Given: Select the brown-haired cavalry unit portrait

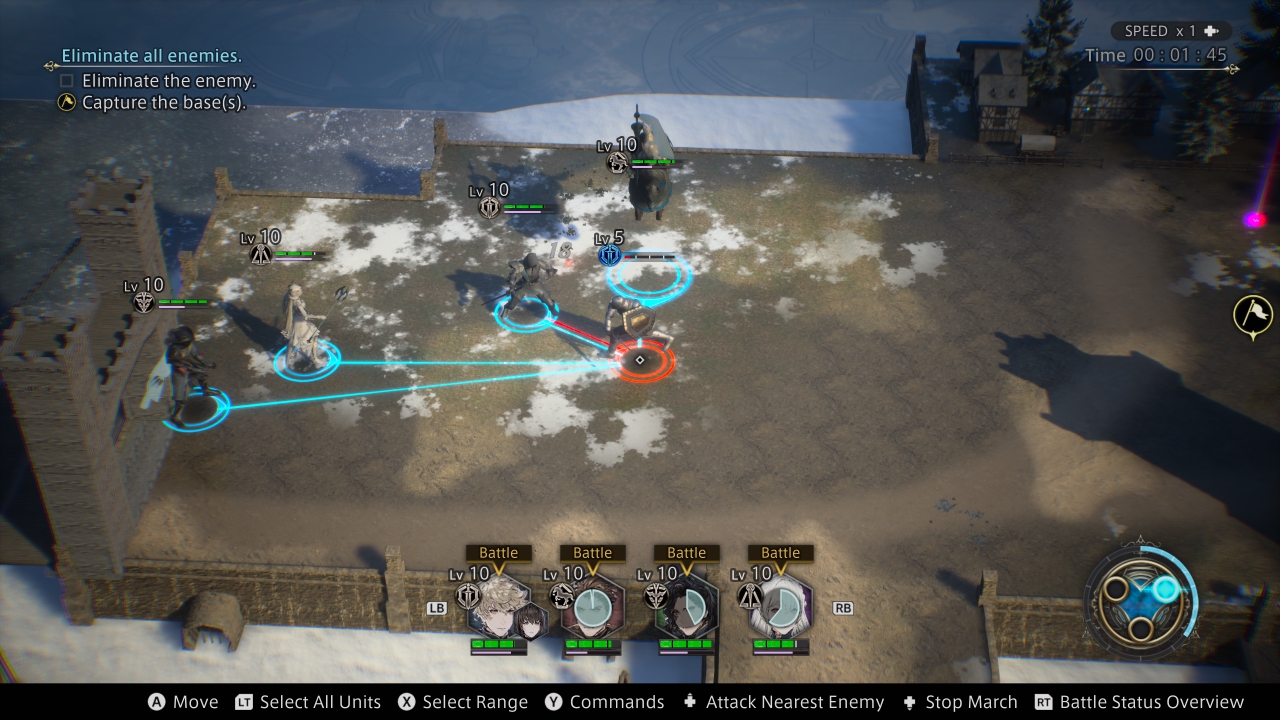Looking at the screenshot, I should [x=592, y=606].
